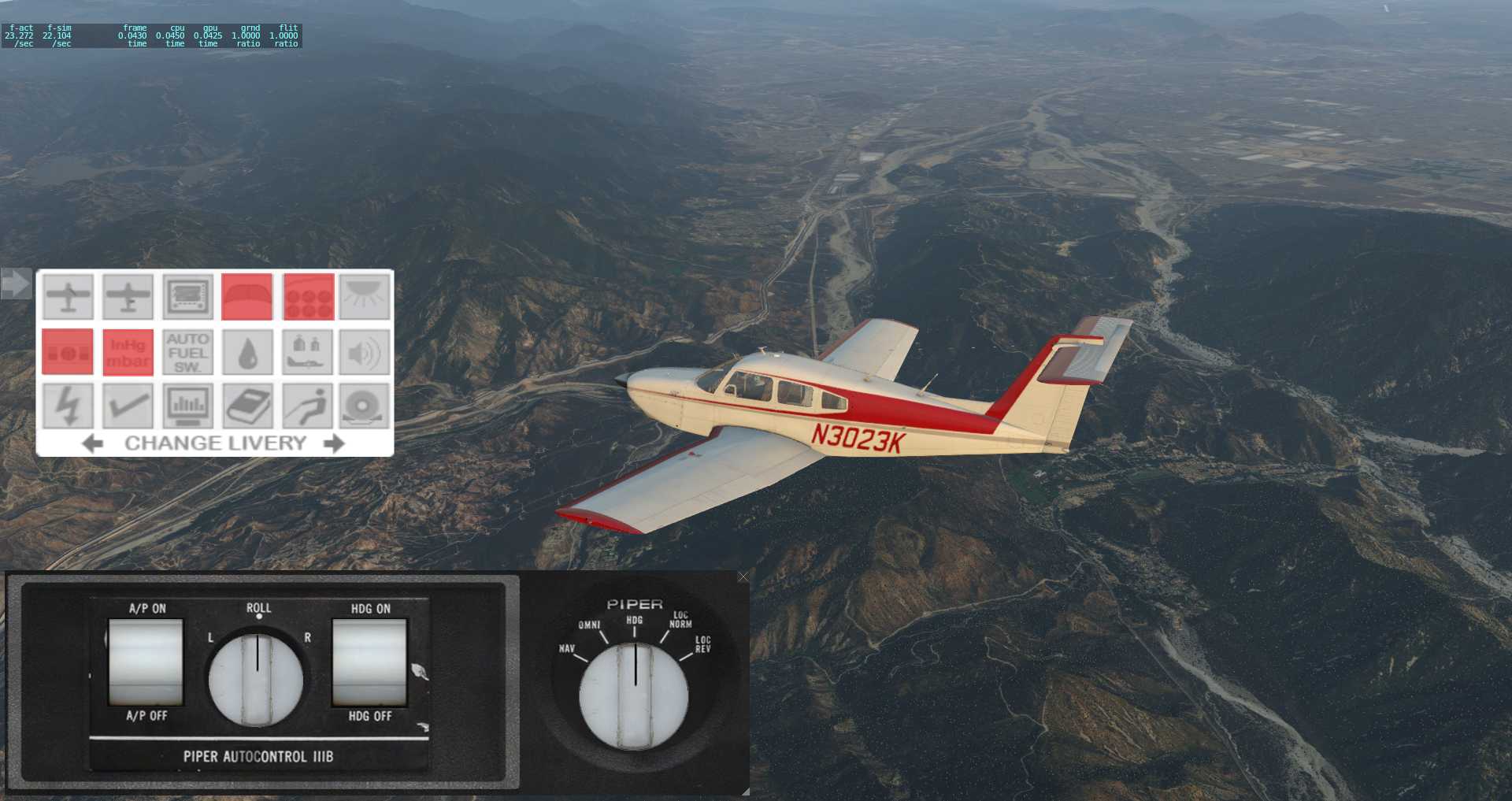Open the weight and payload loading icon
1512x801 pixels.
(308, 352)
